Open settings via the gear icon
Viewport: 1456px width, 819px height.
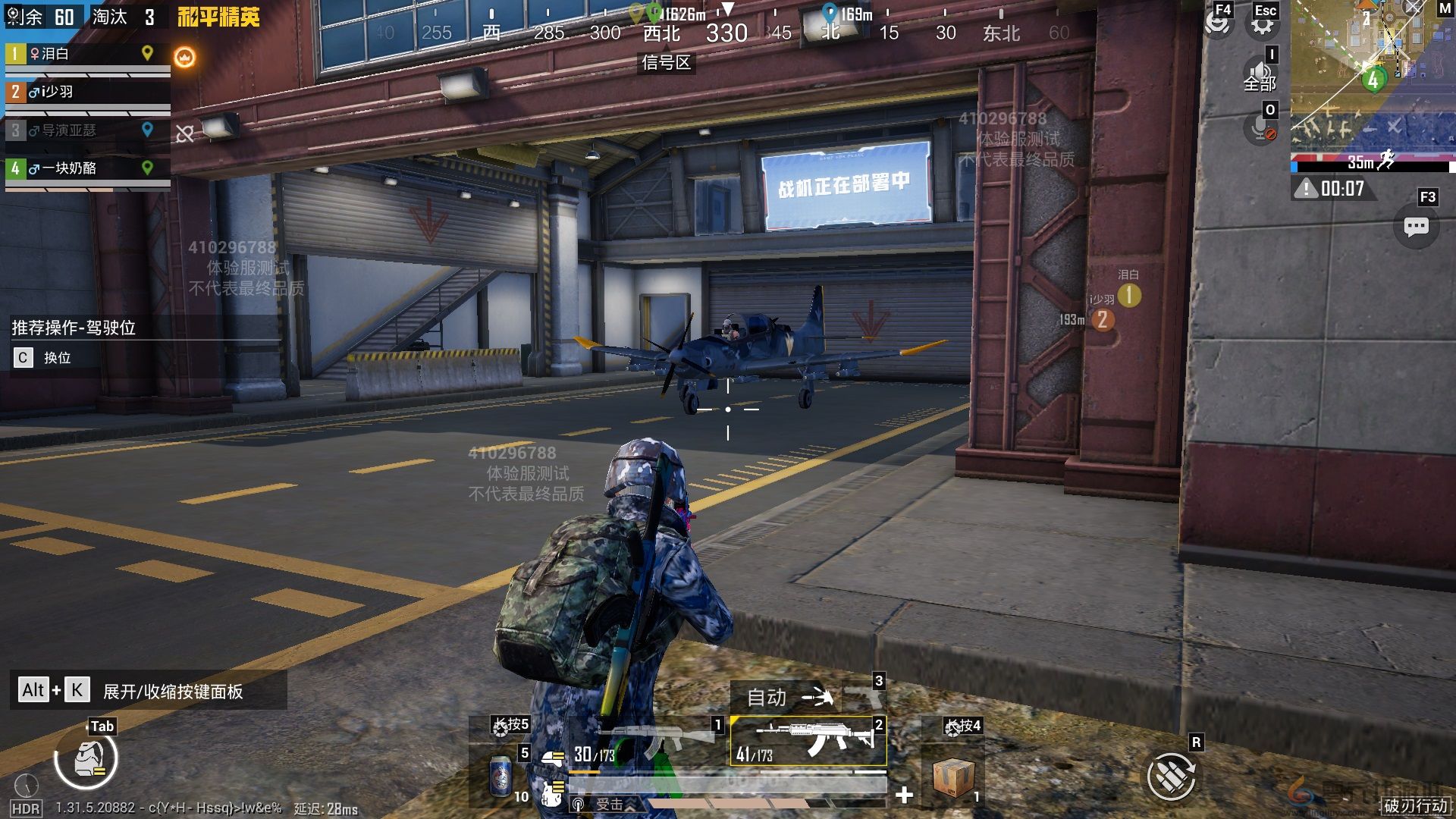[x=1263, y=24]
